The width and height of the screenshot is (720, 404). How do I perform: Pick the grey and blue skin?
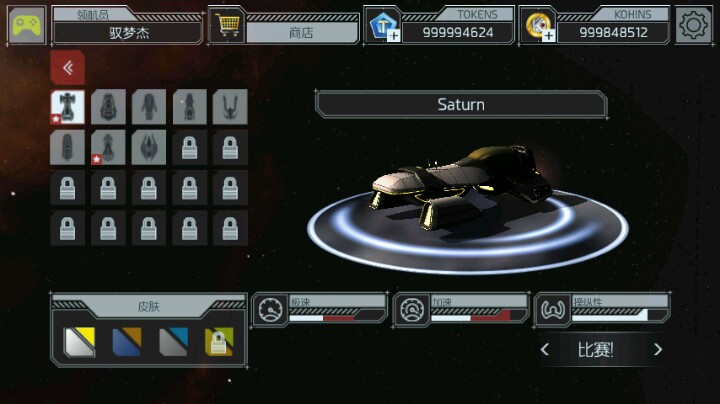(x=174, y=342)
